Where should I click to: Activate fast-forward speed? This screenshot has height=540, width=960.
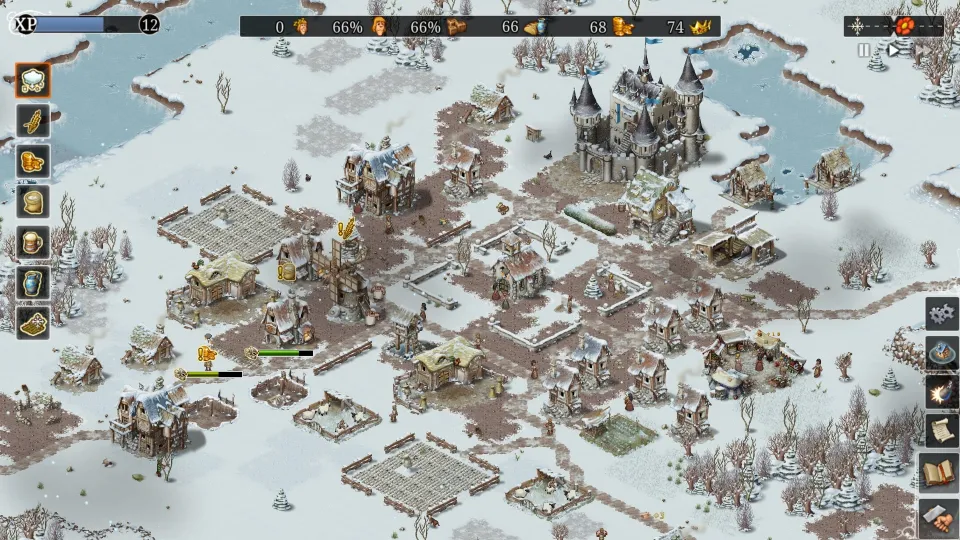pyautogui.click(x=923, y=50)
